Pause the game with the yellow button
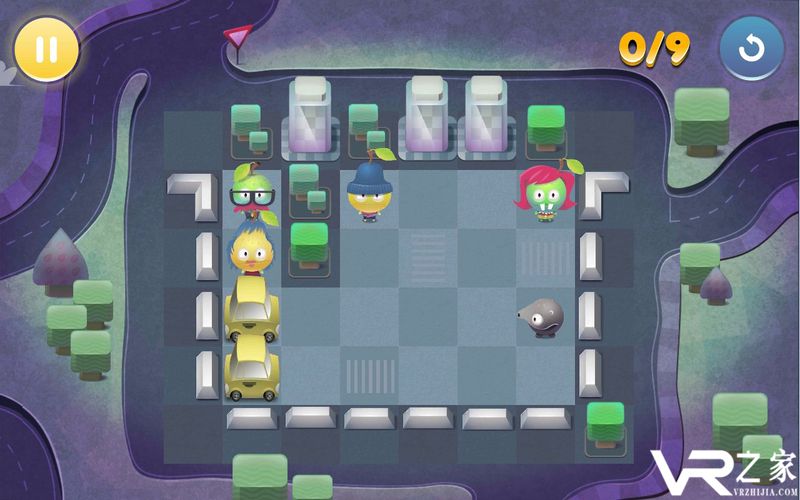The height and width of the screenshot is (500, 800). [x=46, y=47]
